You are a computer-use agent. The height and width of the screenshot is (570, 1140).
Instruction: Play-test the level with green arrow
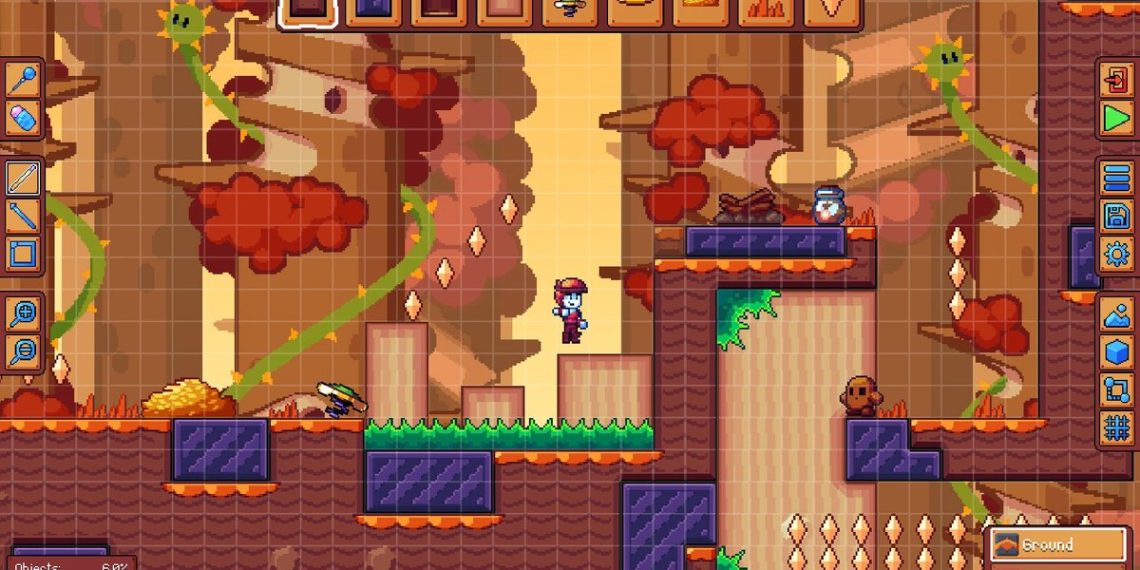1116,119
